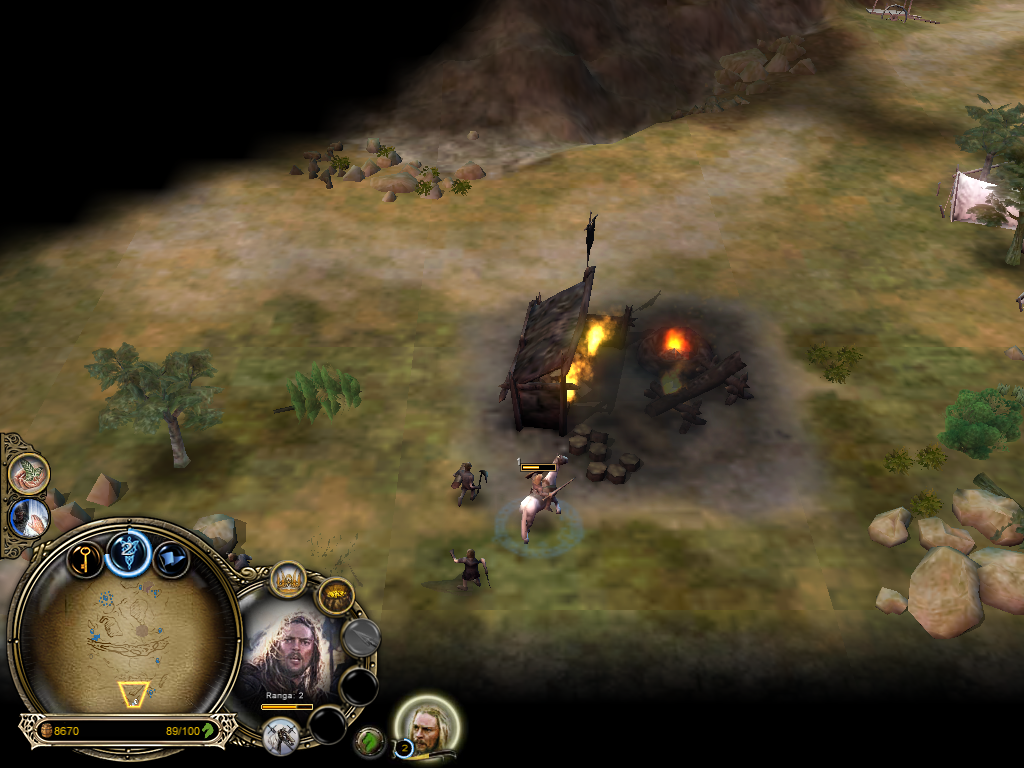Activate the leaf-in-hand healing power

(29, 472)
